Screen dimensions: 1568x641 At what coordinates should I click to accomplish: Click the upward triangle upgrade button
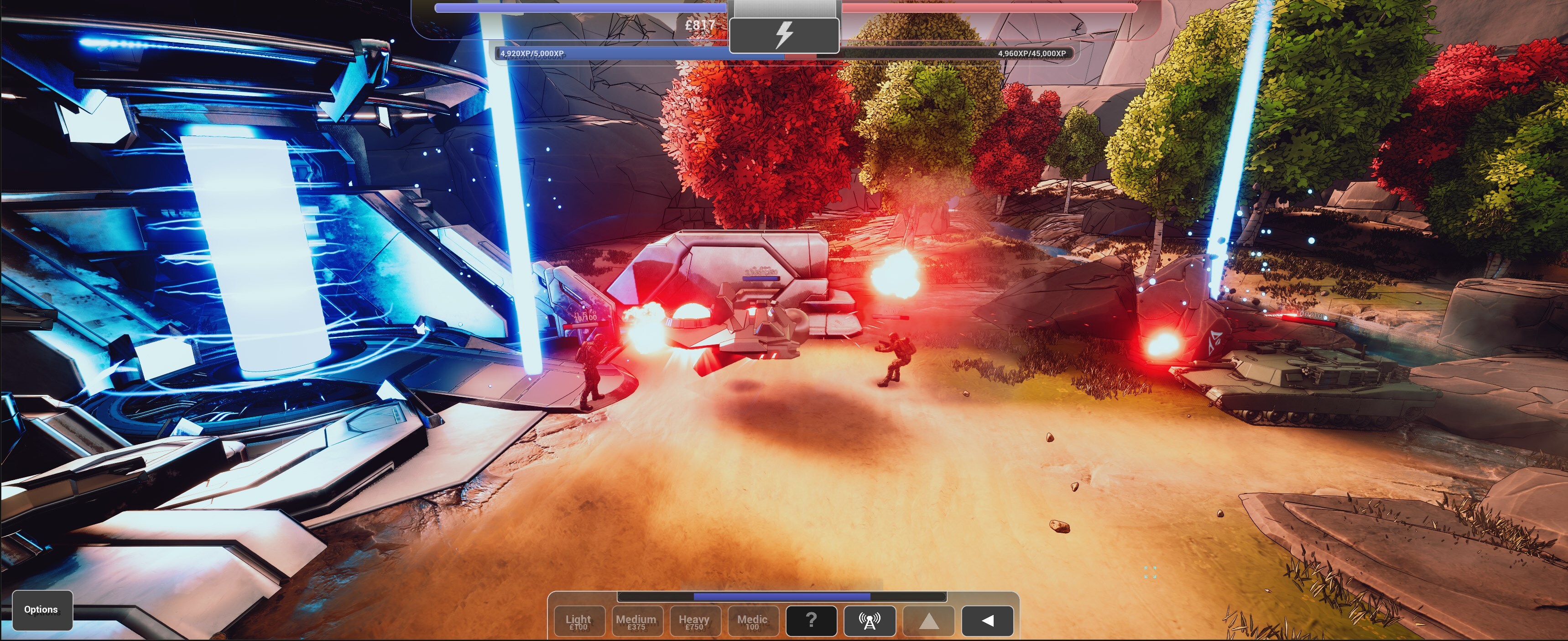tap(928, 620)
